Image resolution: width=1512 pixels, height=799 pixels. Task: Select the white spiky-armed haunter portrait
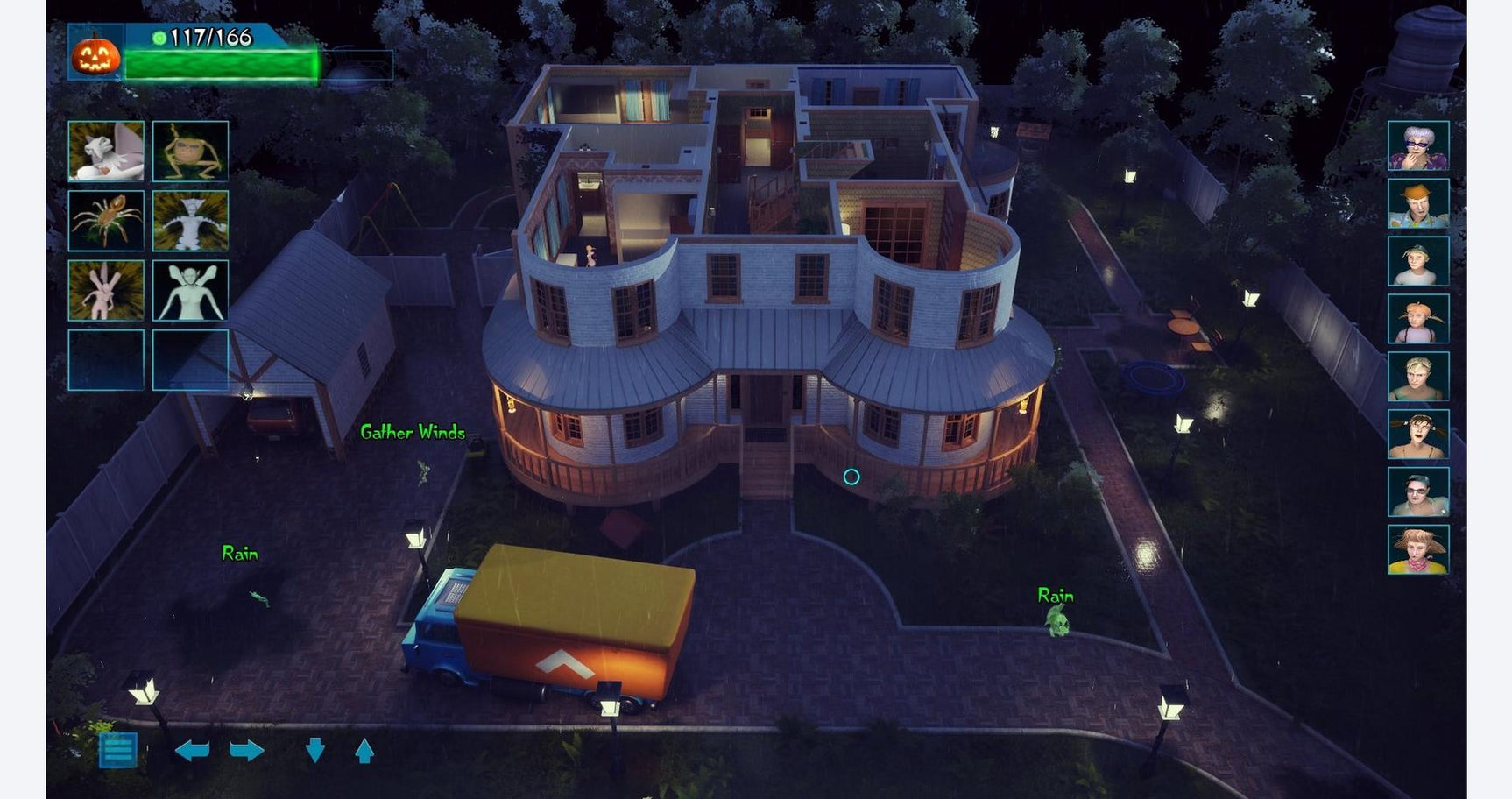point(190,221)
